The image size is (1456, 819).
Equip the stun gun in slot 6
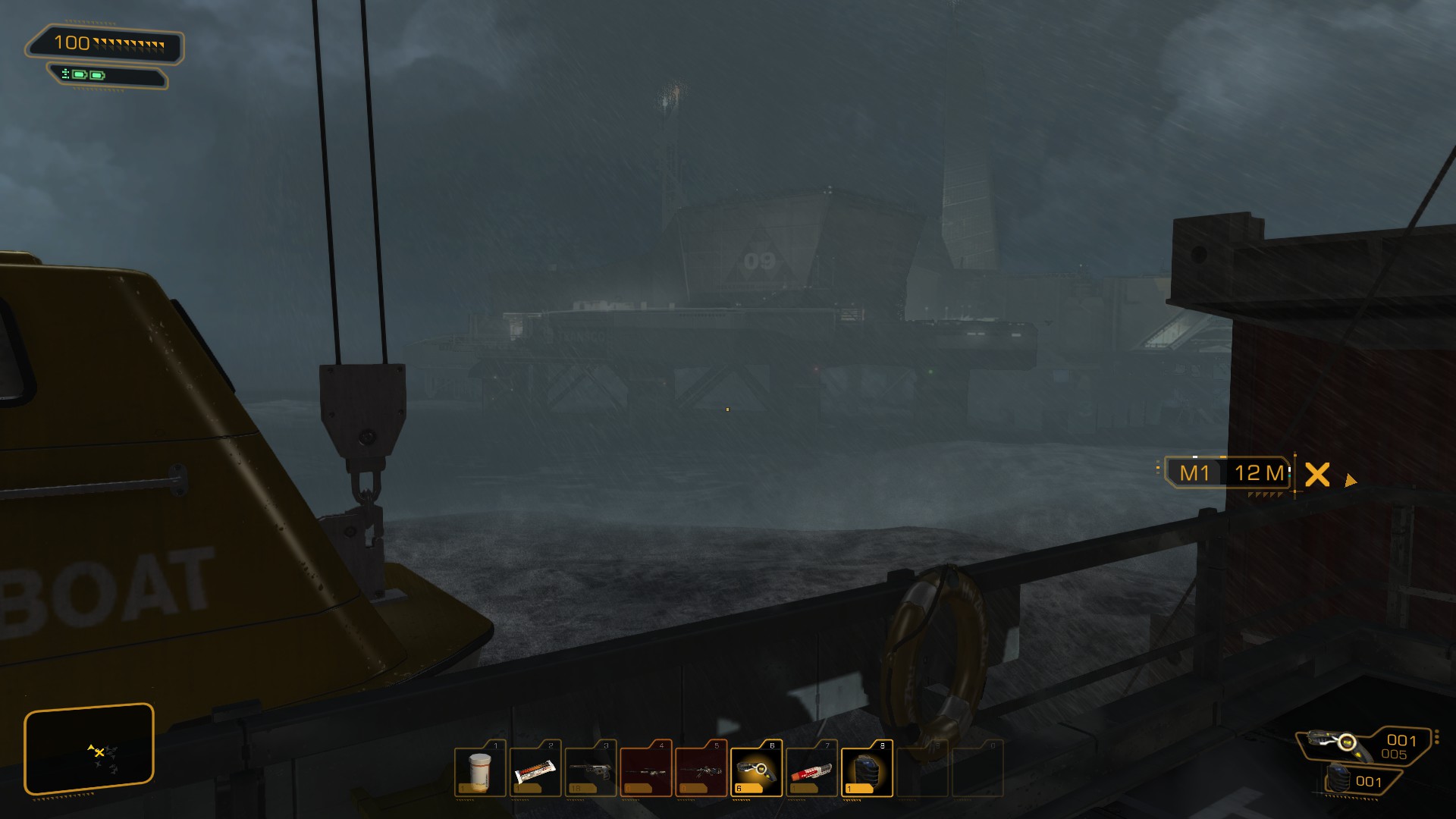tap(756, 769)
